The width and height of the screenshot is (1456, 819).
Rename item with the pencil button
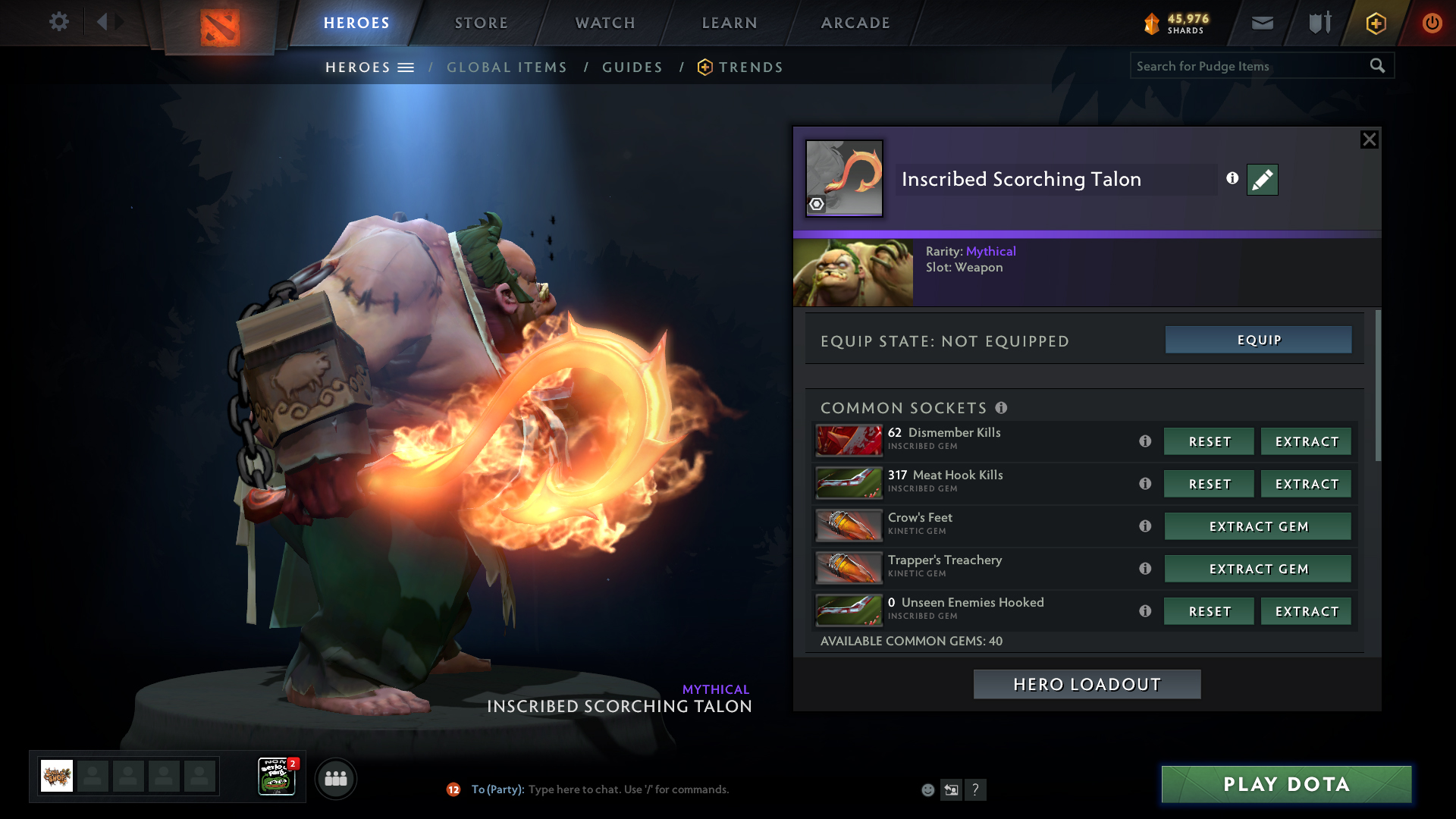point(1262,180)
